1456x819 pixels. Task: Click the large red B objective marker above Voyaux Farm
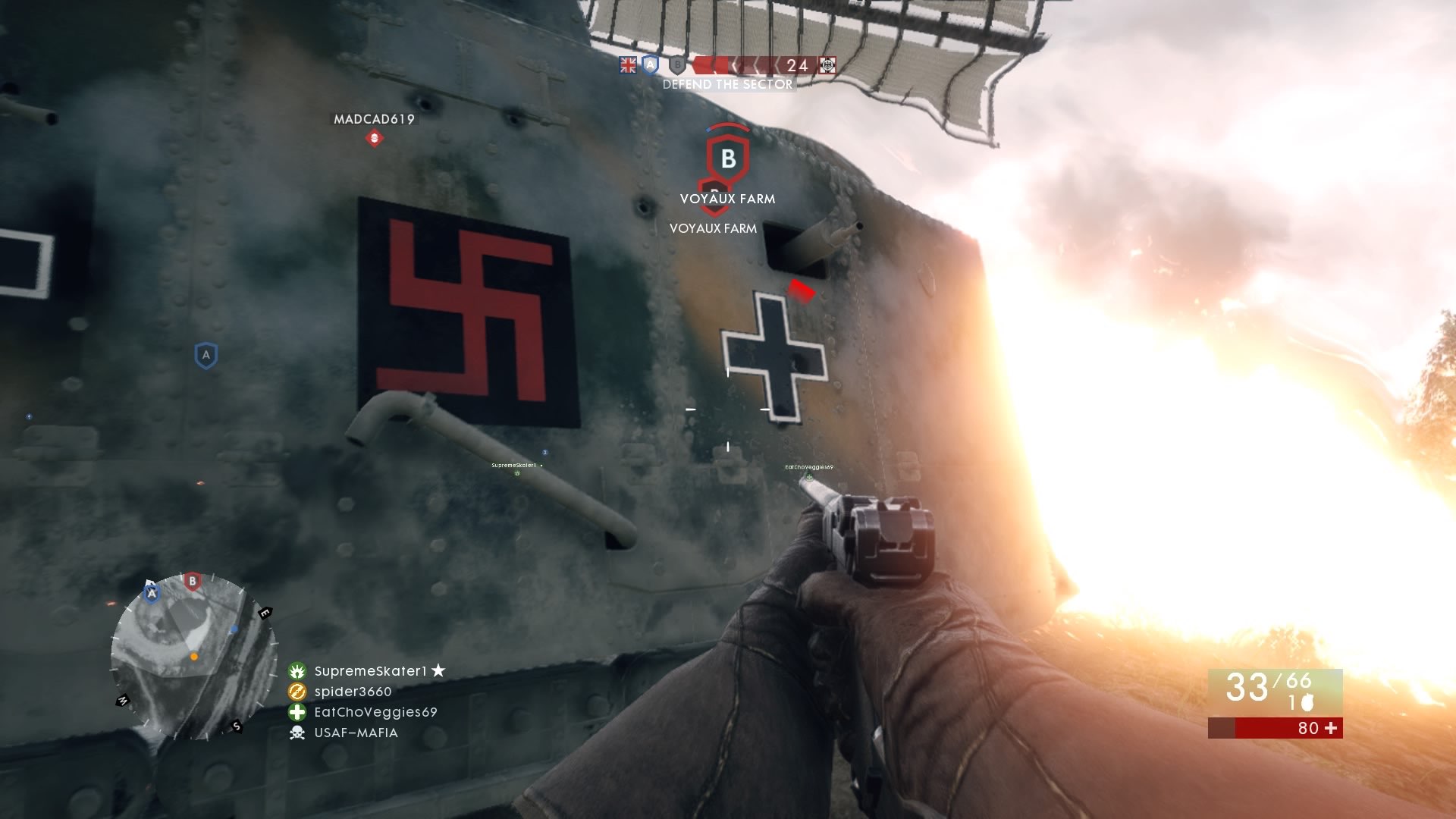(728, 157)
